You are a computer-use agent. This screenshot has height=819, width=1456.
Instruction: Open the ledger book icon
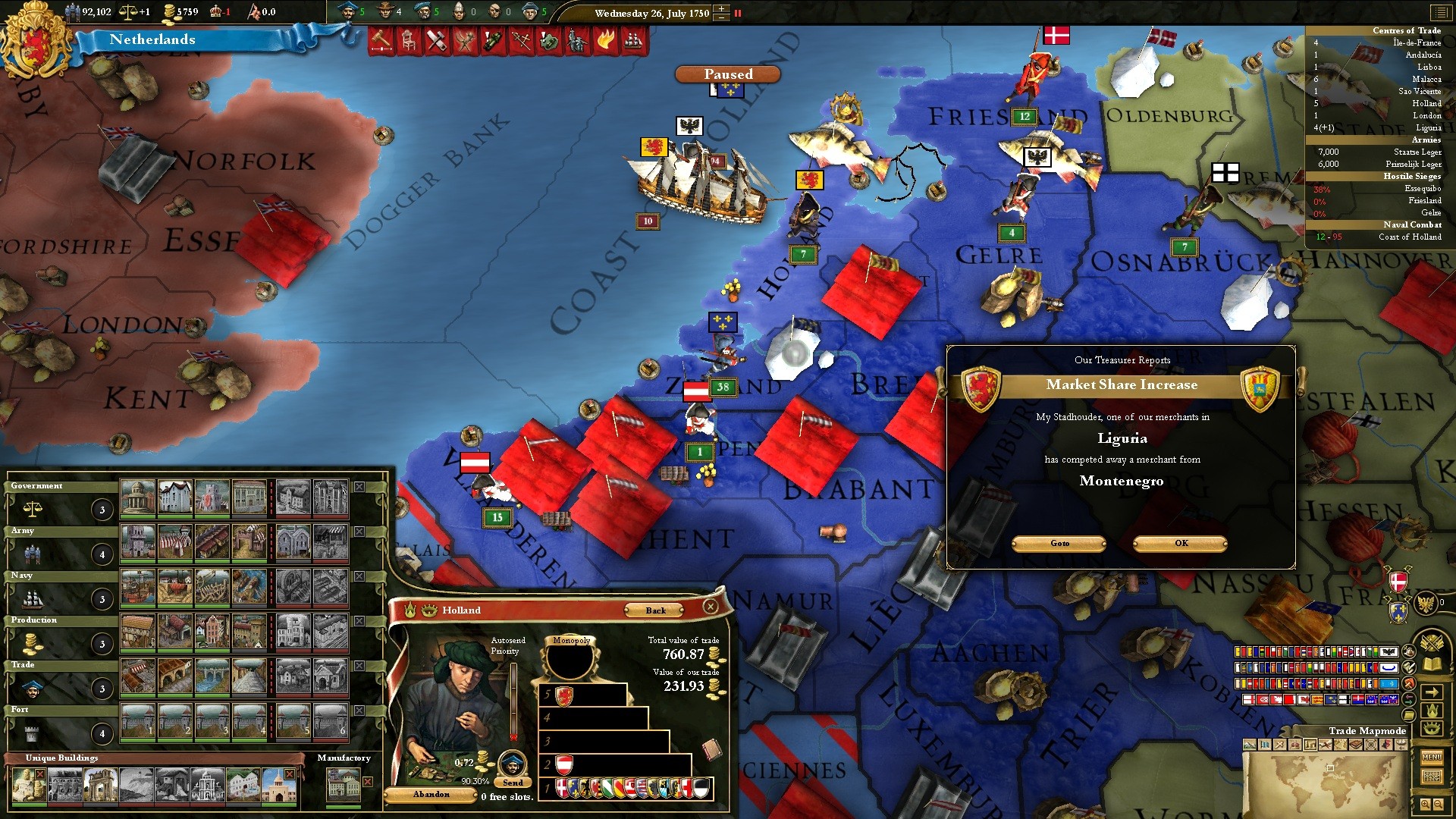(1432, 665)
